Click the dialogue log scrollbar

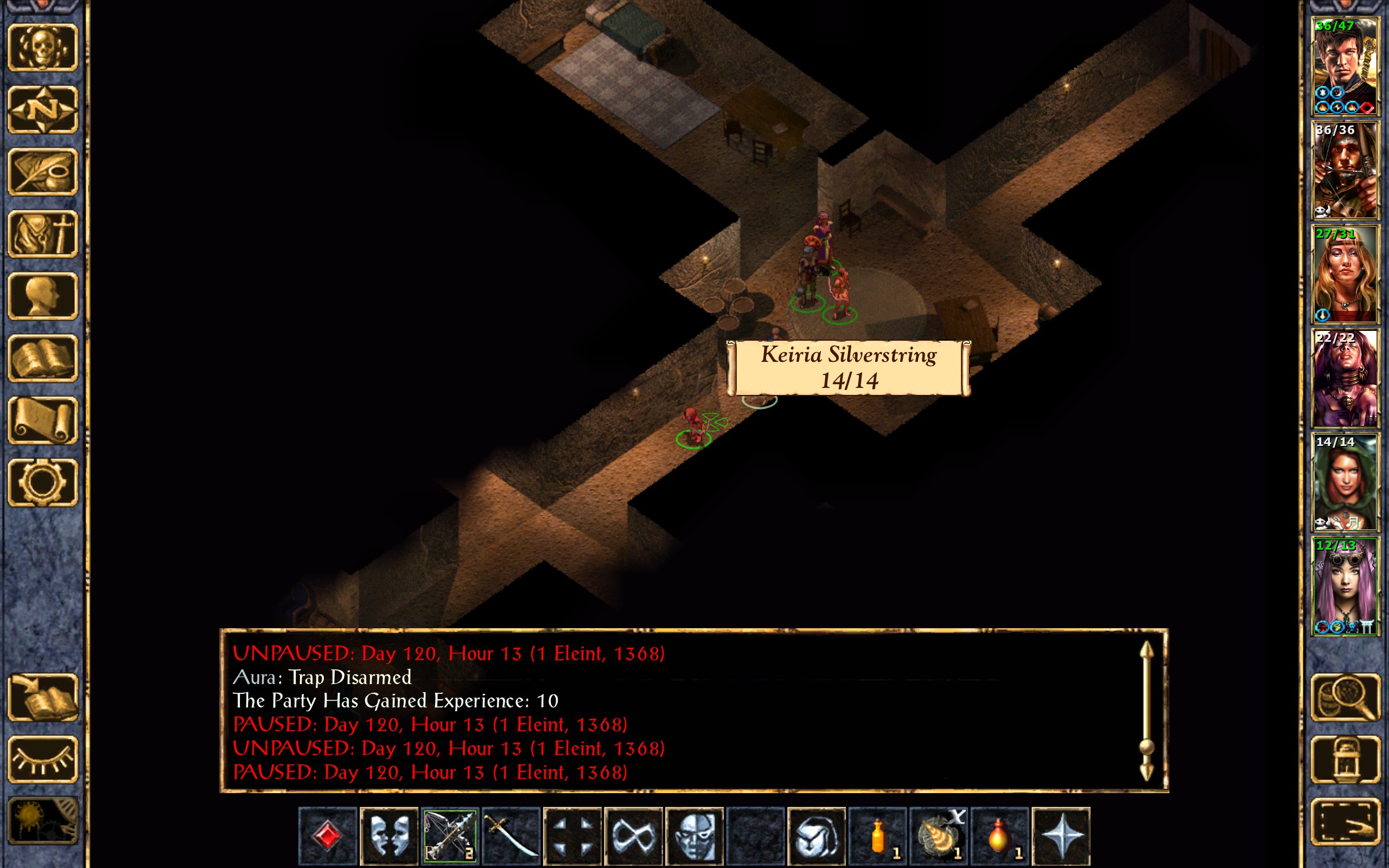[x=1146, y=712]
